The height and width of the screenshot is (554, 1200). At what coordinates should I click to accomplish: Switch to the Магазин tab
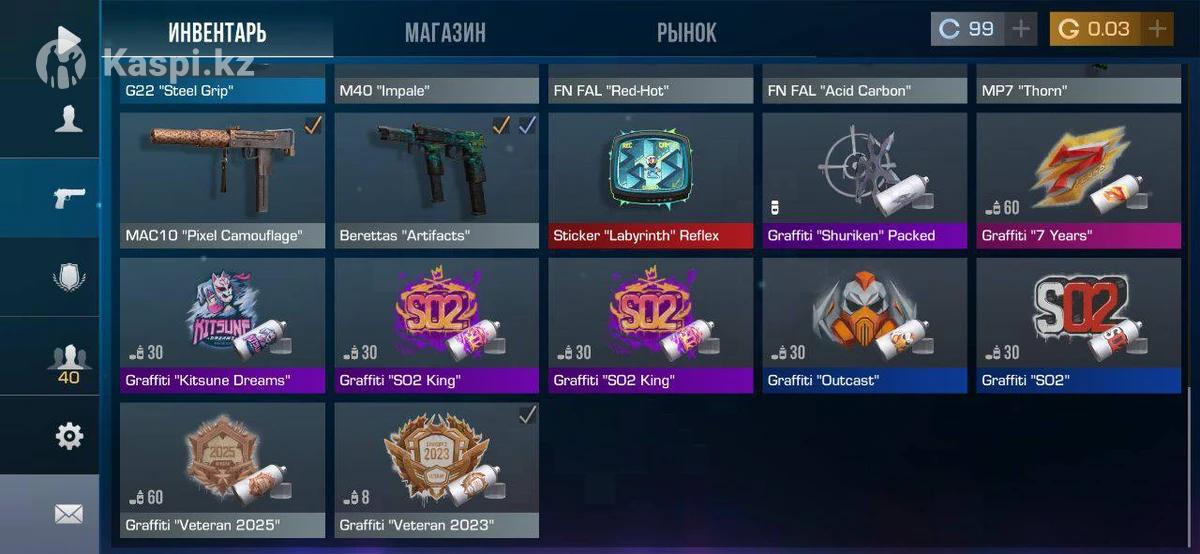click(445, 32)
